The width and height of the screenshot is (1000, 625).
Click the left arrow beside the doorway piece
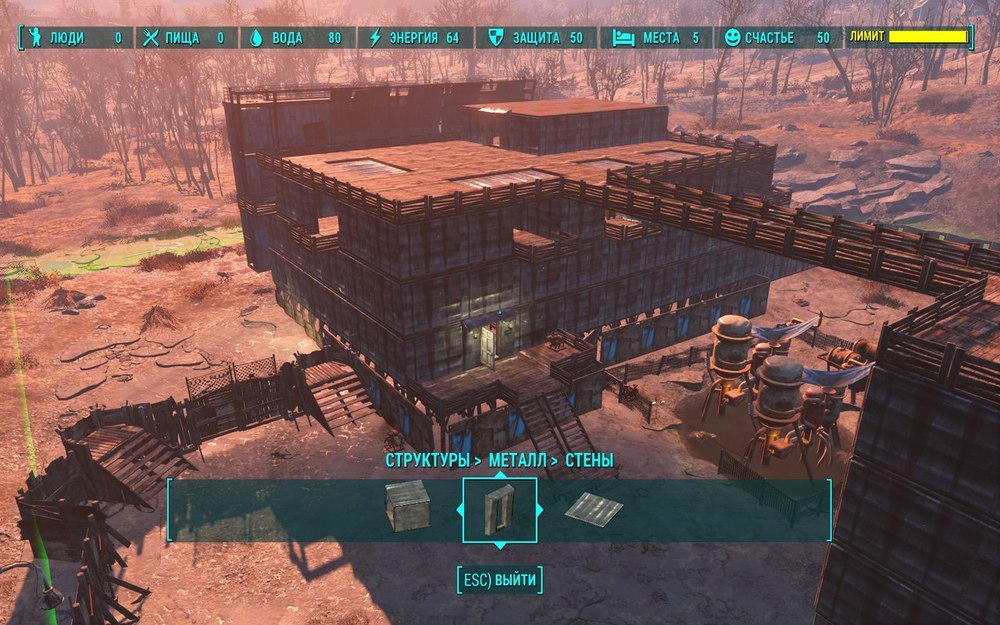pos(460,509)
